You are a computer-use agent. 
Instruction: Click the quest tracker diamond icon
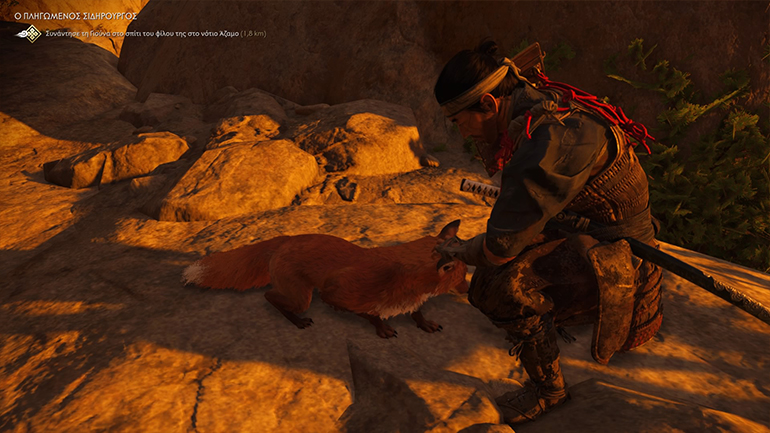click(x=29, y=33)
